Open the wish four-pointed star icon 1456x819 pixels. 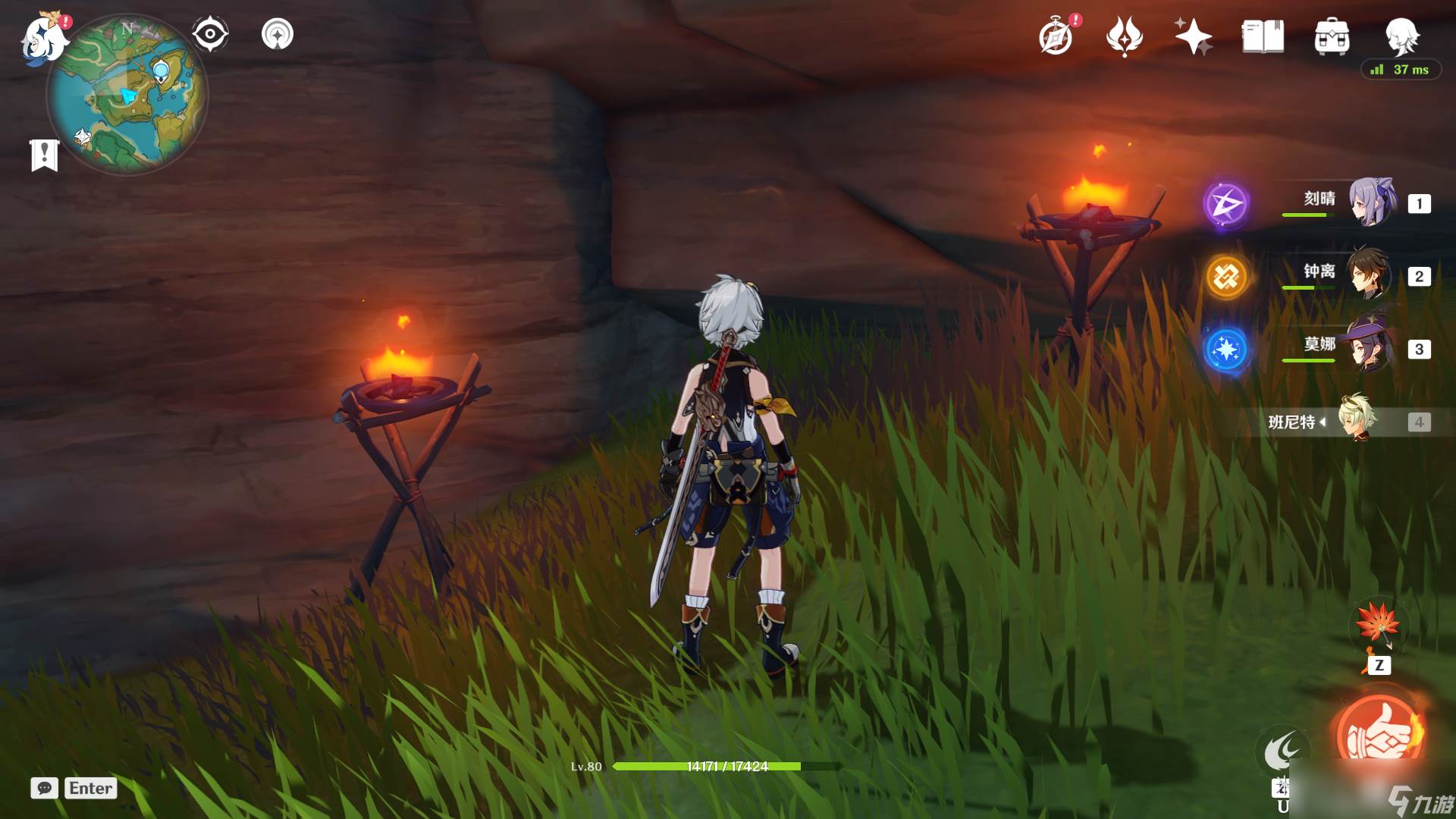click(x=1193, y=36)
